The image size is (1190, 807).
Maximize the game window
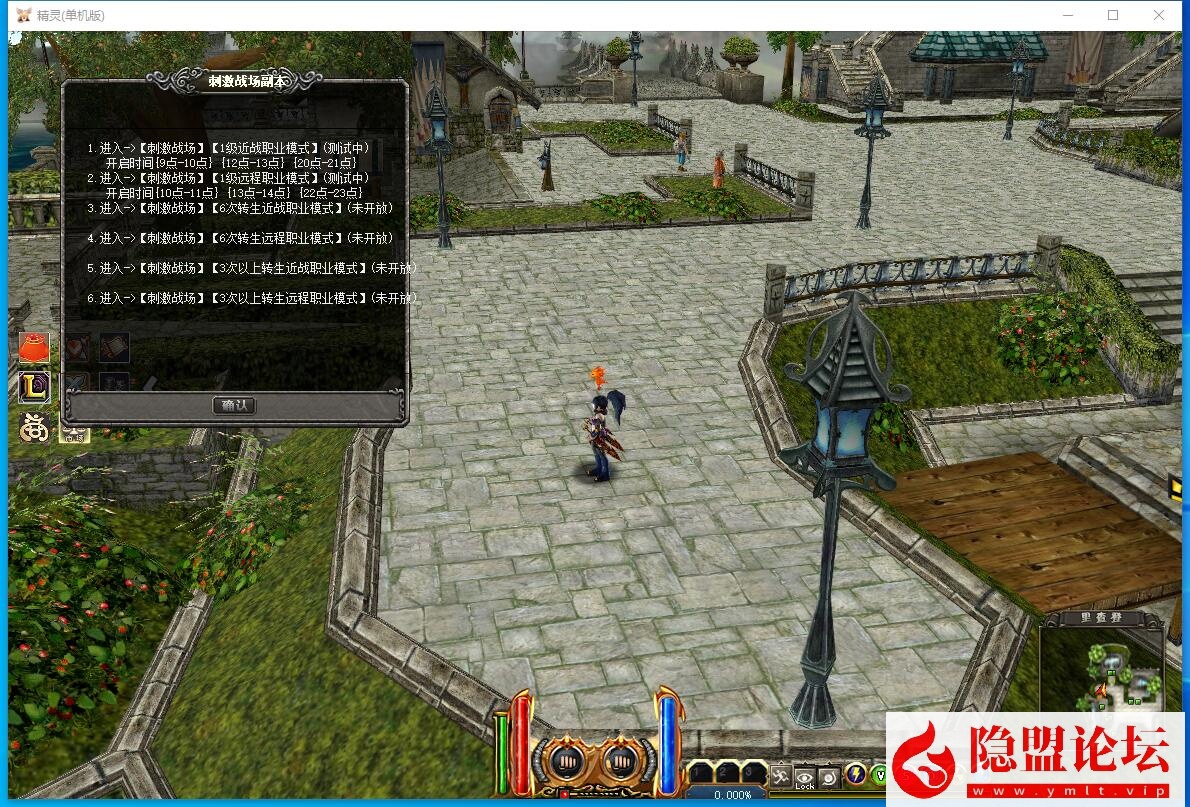[1113, 15]
